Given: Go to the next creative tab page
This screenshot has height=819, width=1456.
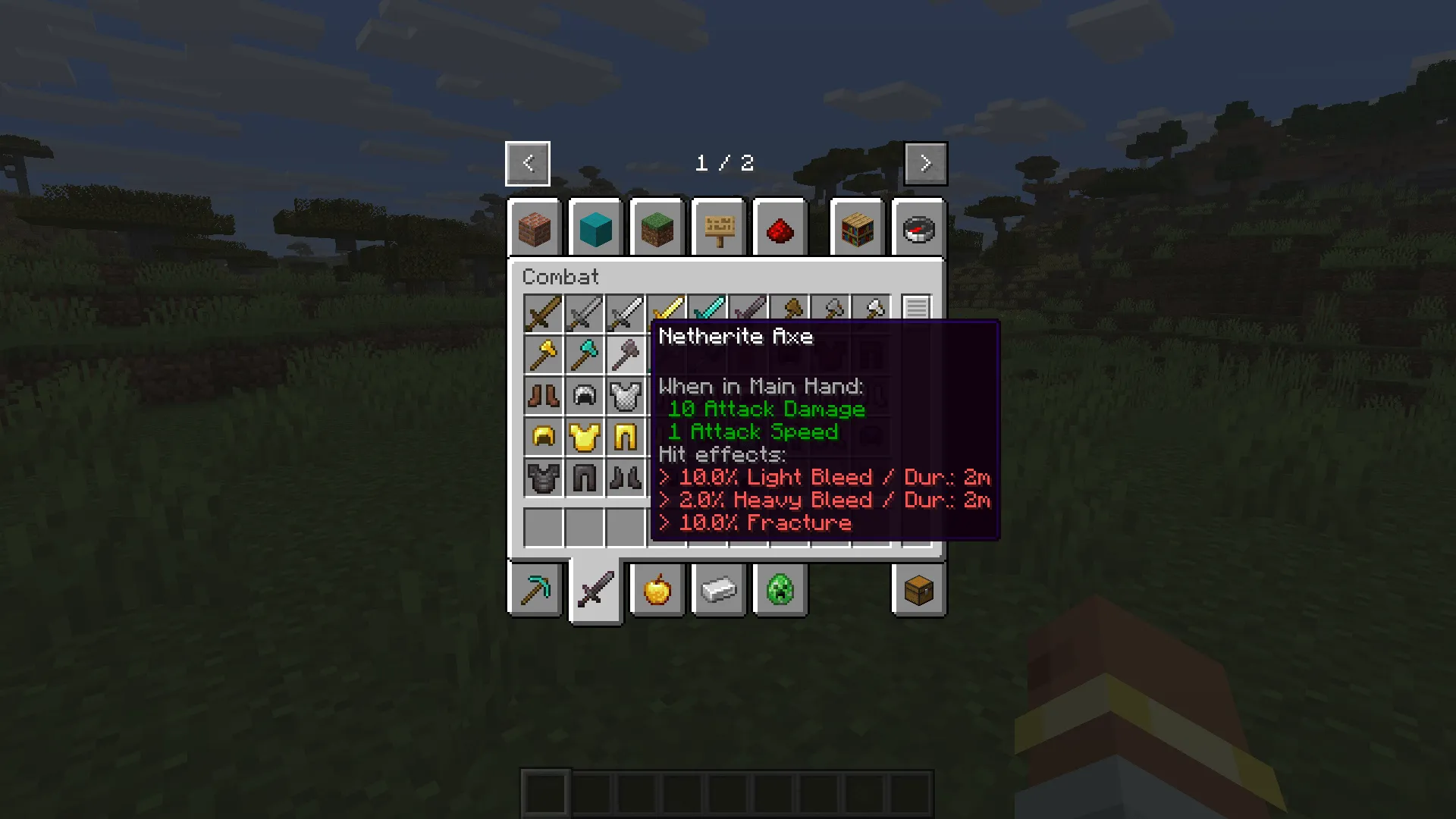Looking at the screenshot, I should (925, 163).
